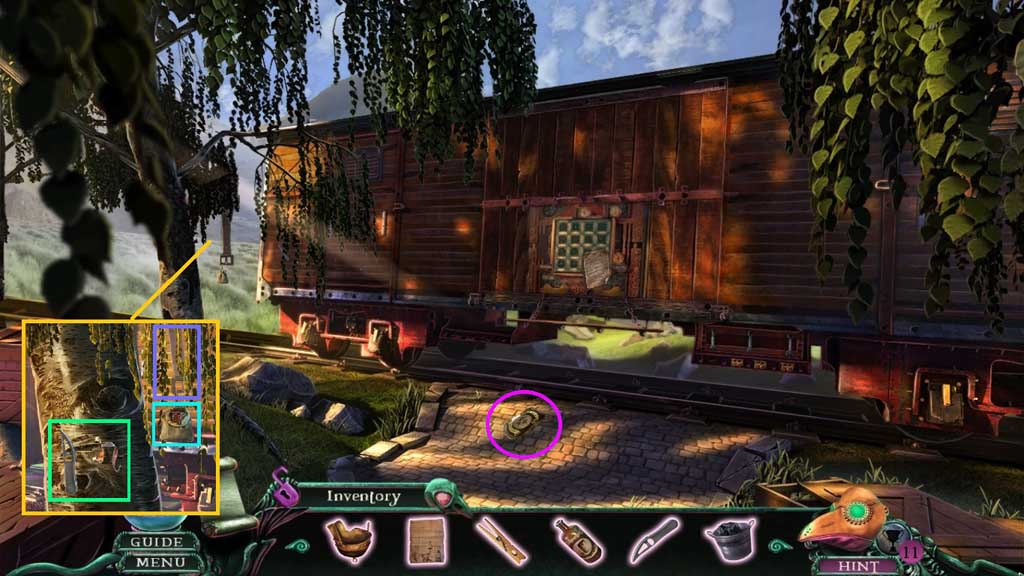Click the inventory right scroll arrow

[777, 546]
